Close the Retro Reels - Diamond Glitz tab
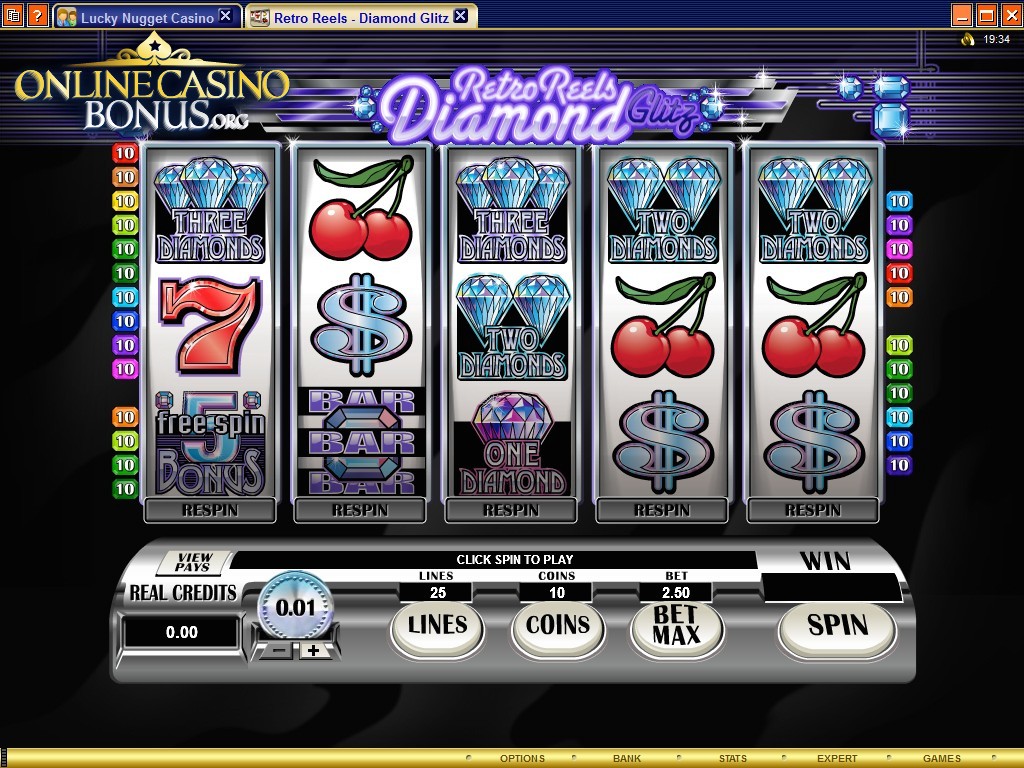Image resolution: width=1024 pixels, height=768 pixels. [x=460, y=16]
